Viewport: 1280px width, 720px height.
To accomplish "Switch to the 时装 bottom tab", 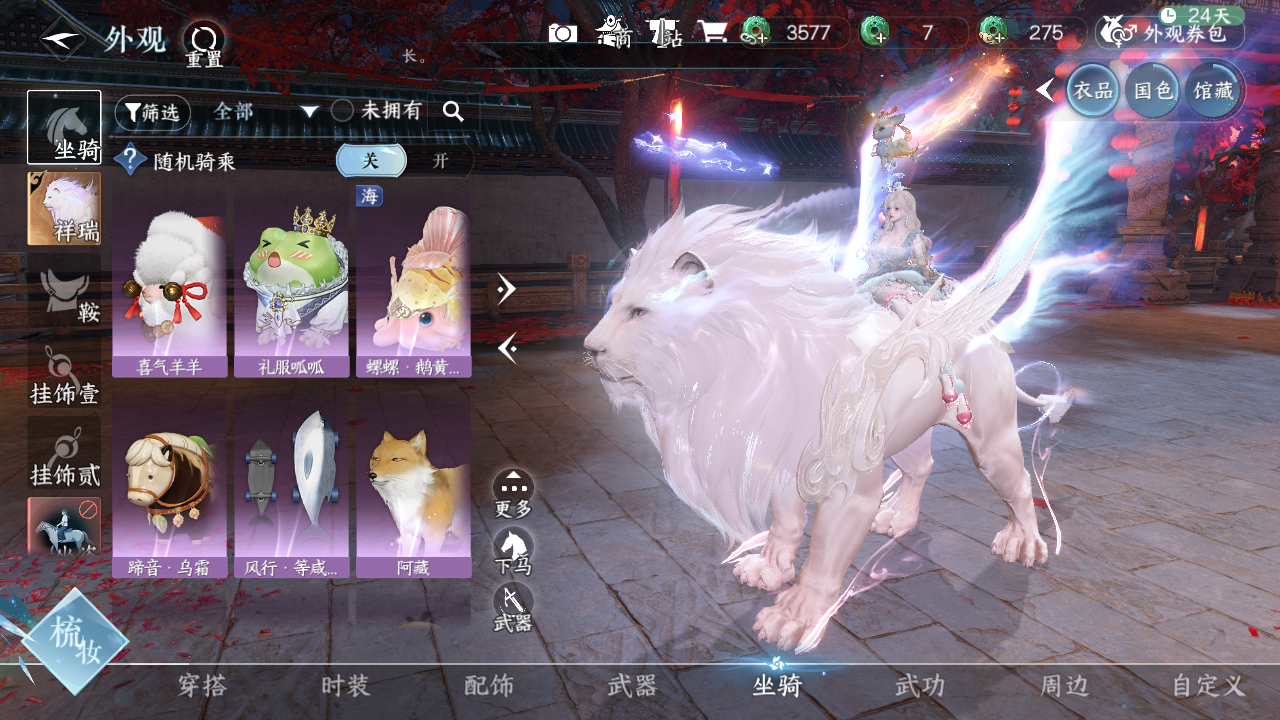I will click(346, 686).
